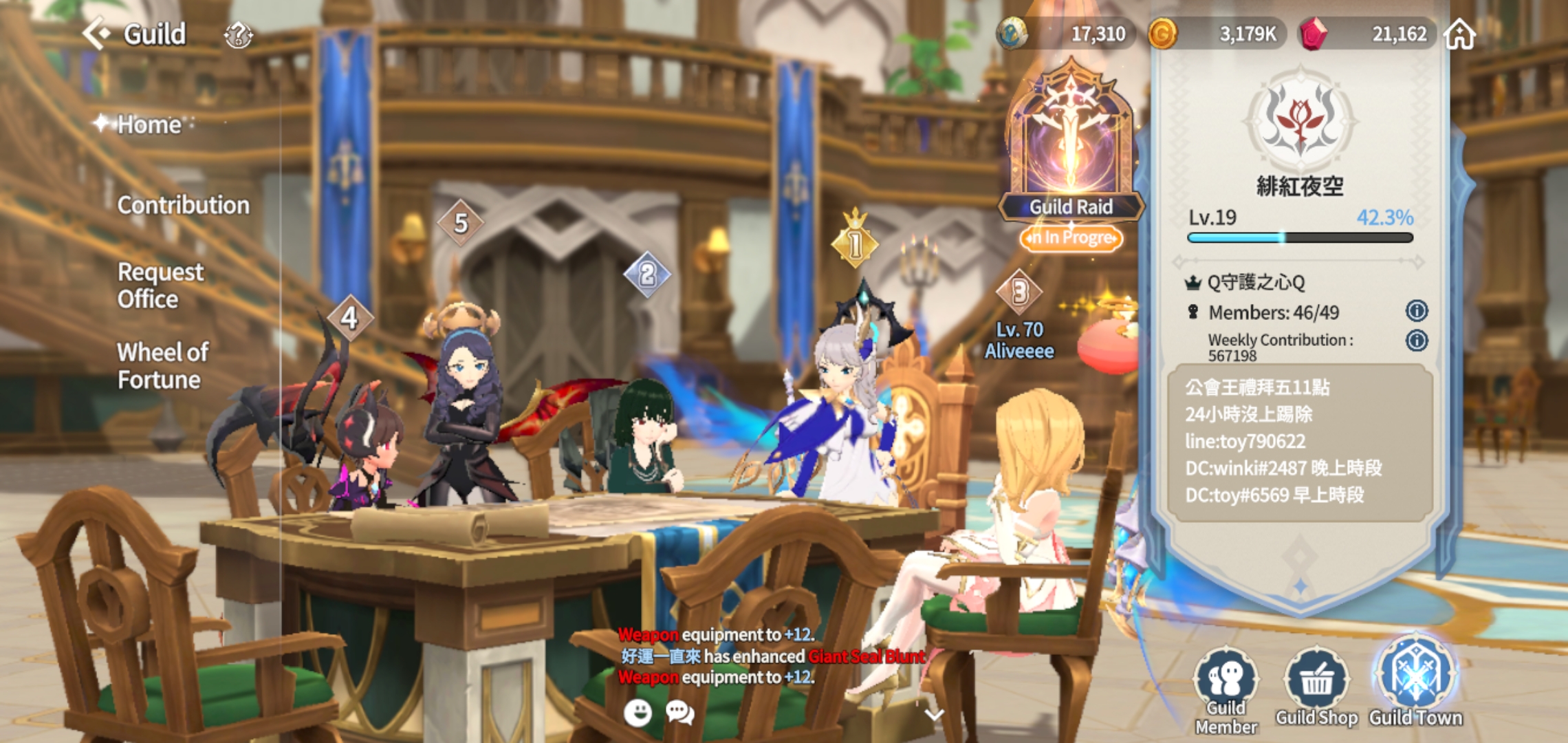Show Members info via its info icon

1416,311
